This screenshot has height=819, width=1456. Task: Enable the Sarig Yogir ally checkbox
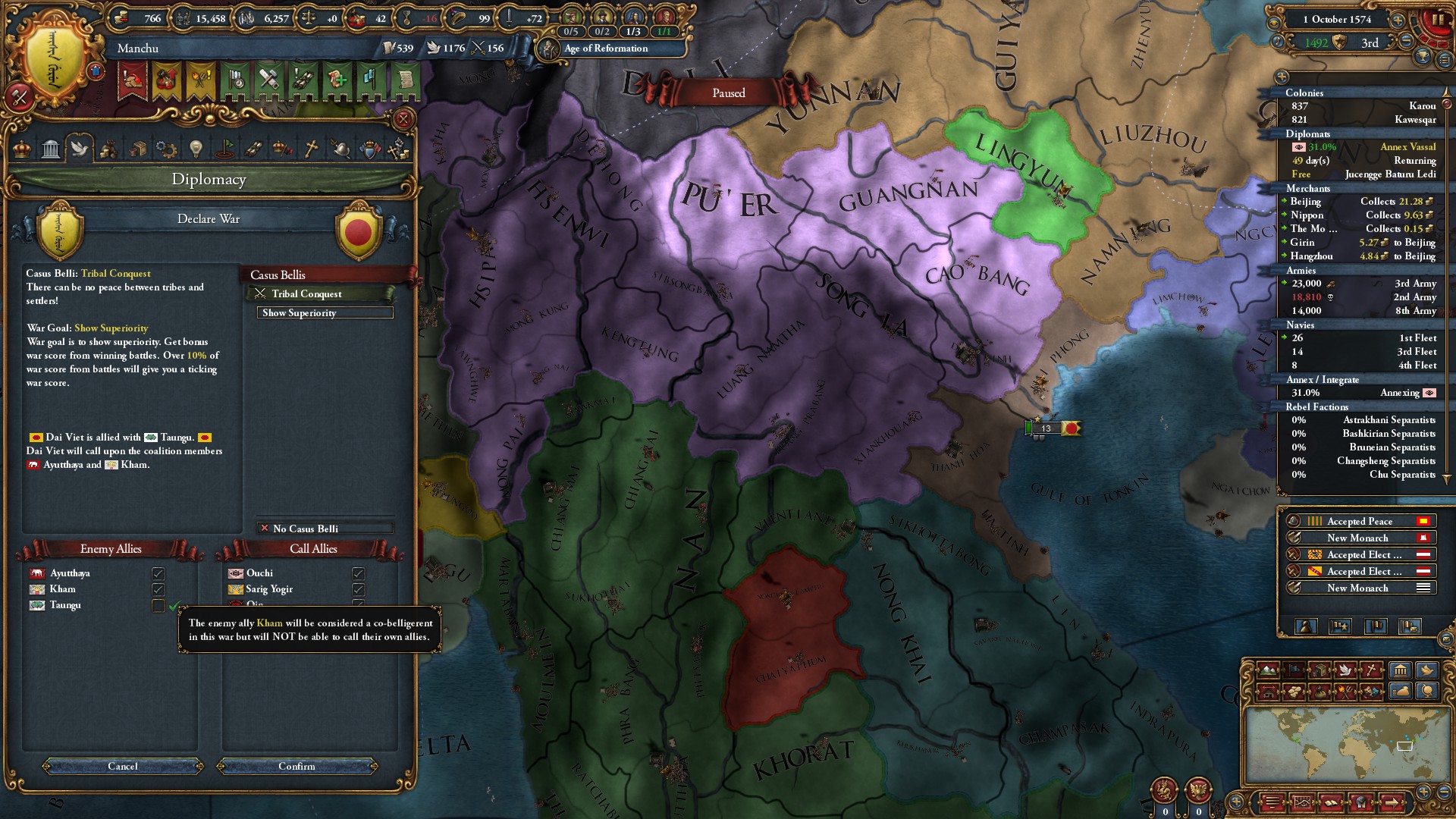358,589
